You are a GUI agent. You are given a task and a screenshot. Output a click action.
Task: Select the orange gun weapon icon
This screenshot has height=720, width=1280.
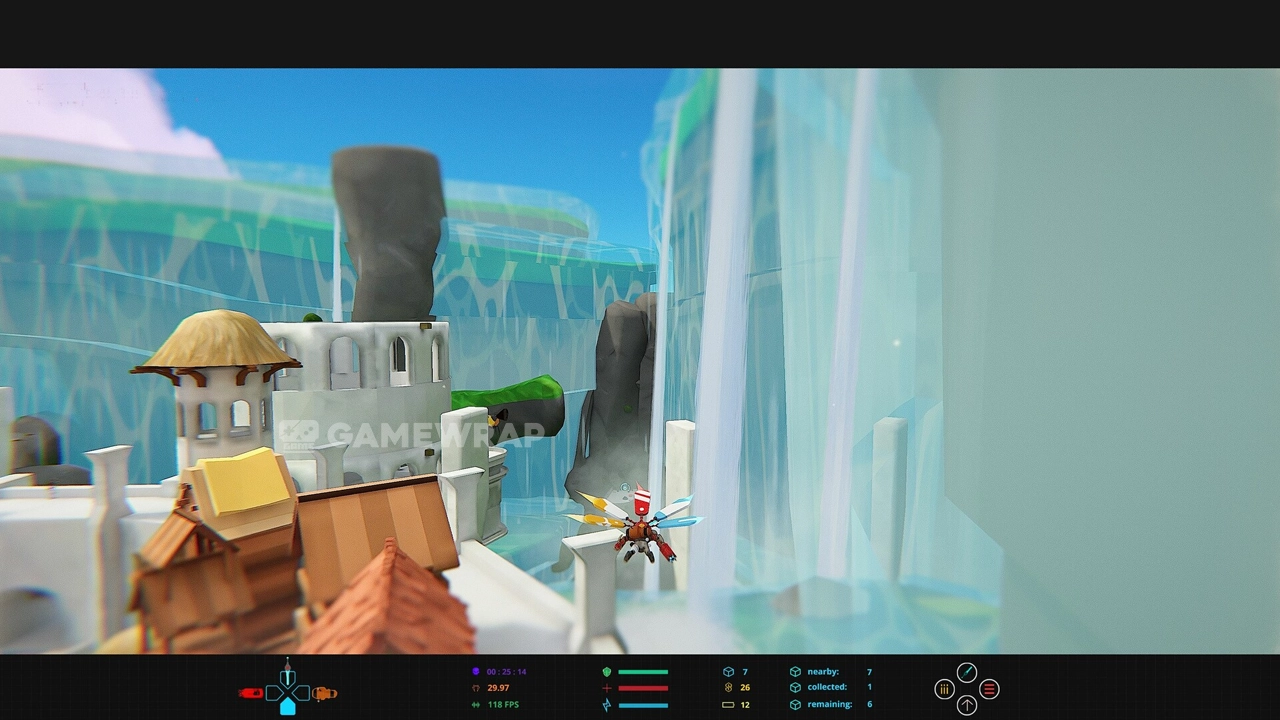pos(324,693)
